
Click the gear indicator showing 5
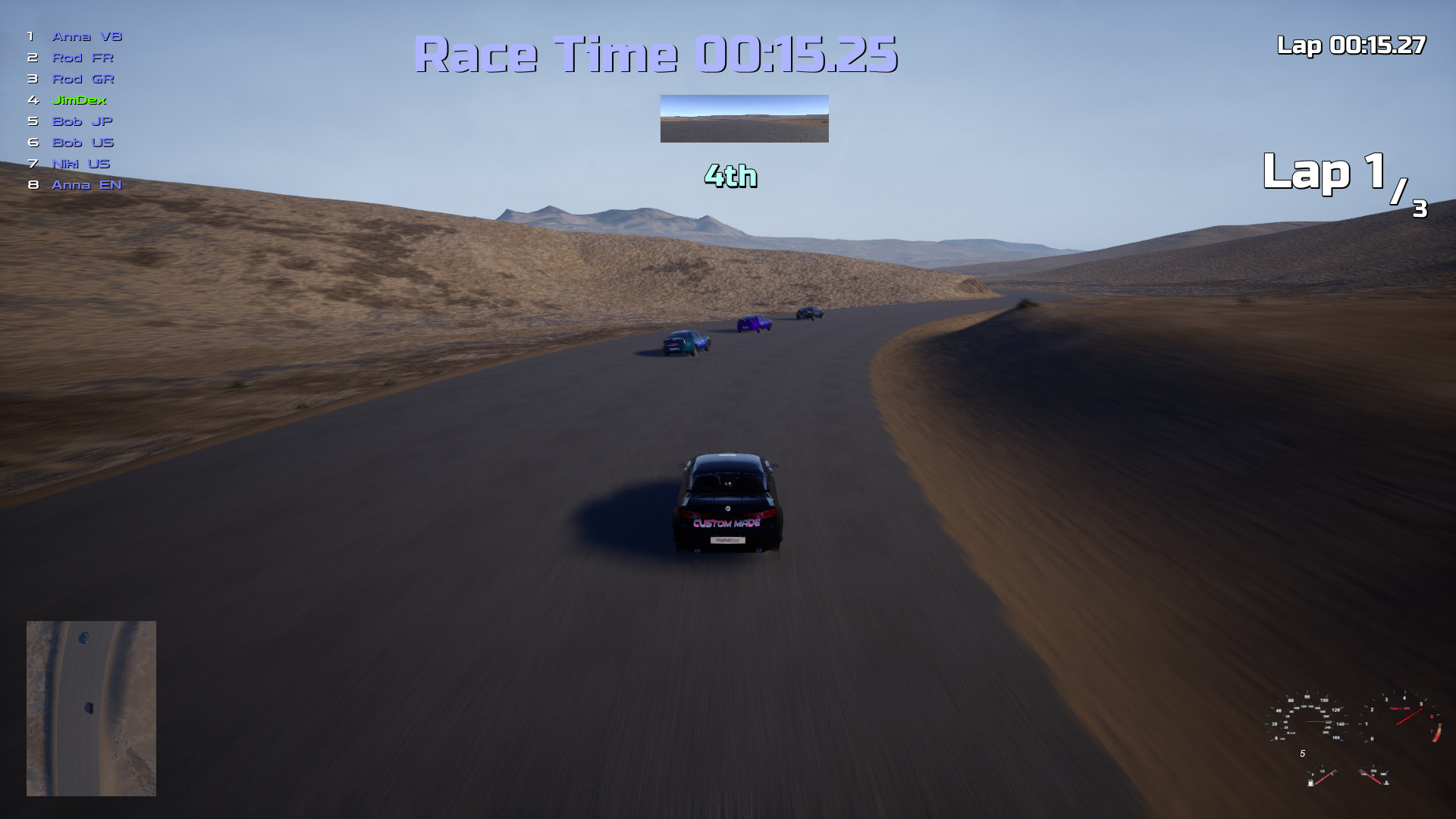pos(1303,753)
